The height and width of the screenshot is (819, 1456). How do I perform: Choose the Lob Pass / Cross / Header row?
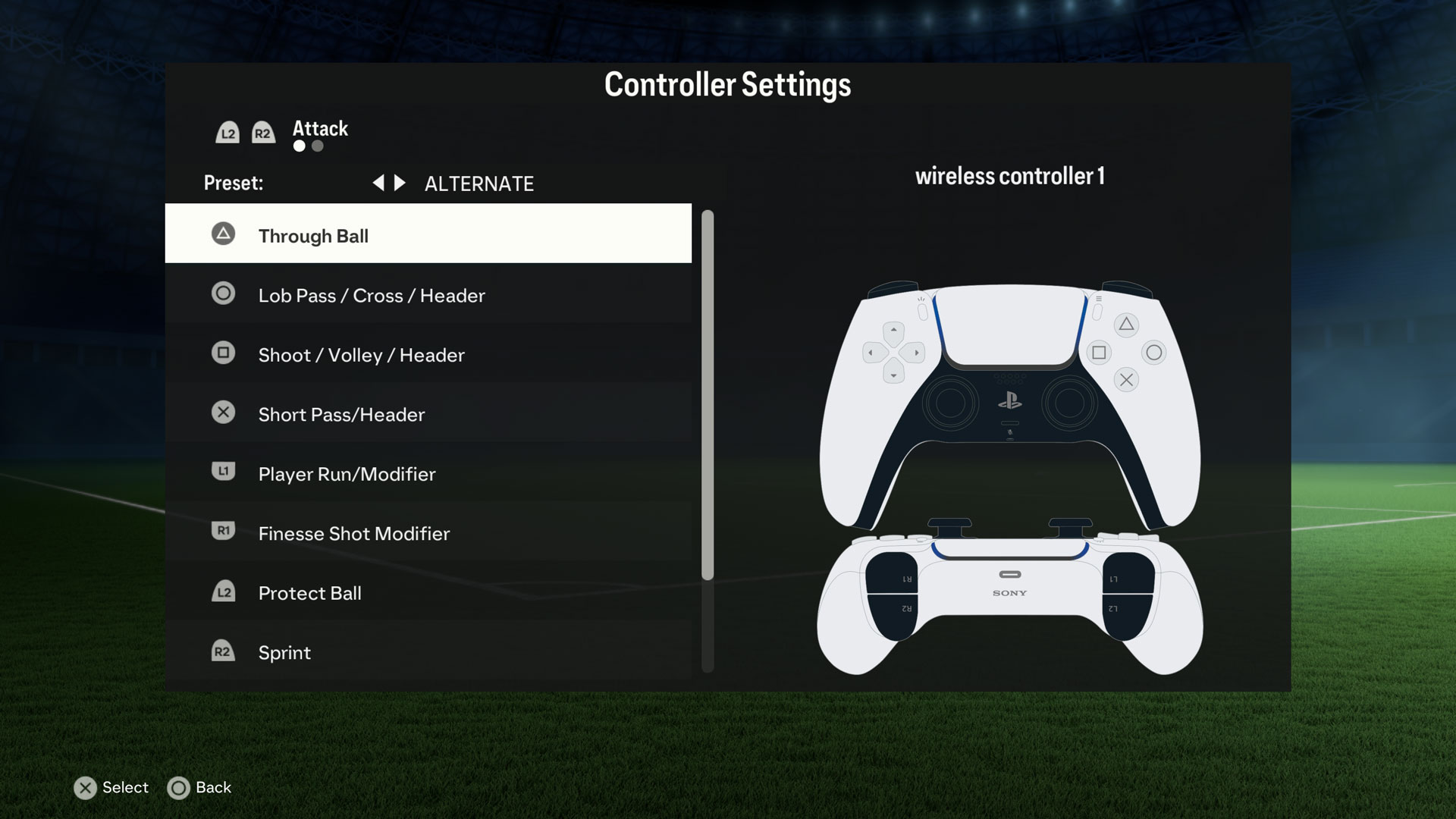pyautogui.click(x=428, y=295)
